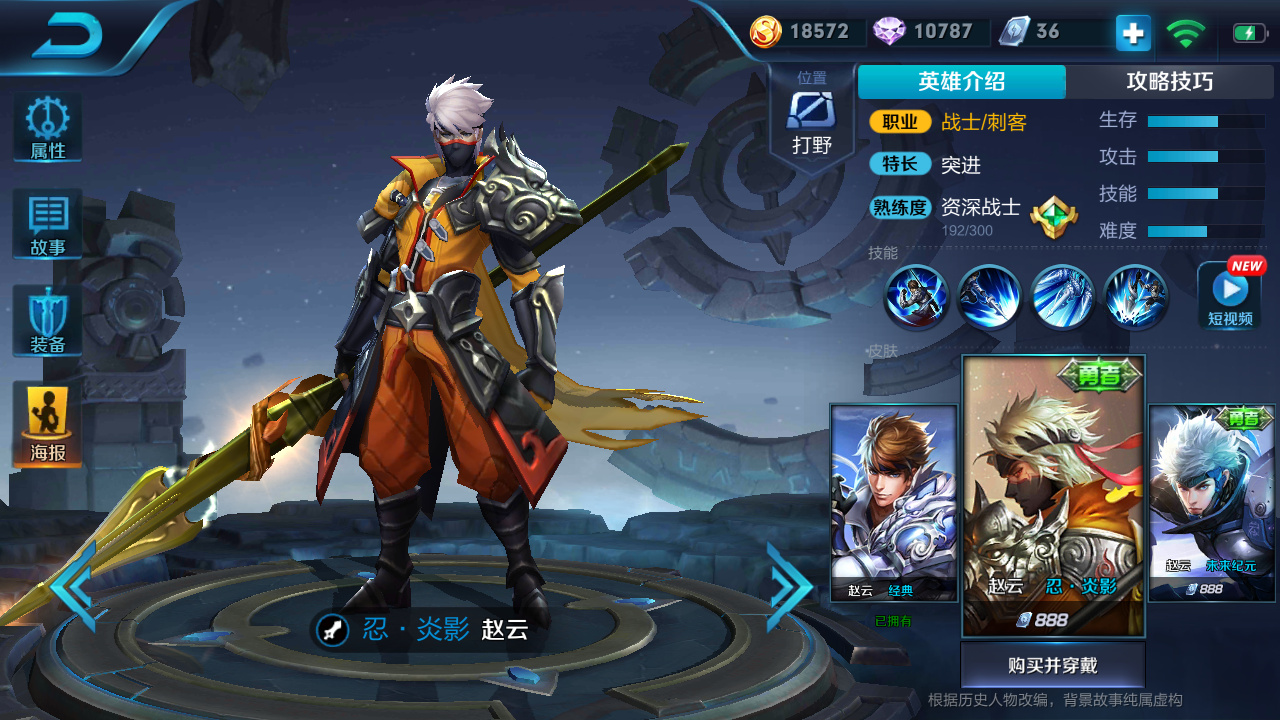This screenshot has height=720, width=1280.
Task: View the fourth skill icon, the ultimate
Action: (1136, 297)
